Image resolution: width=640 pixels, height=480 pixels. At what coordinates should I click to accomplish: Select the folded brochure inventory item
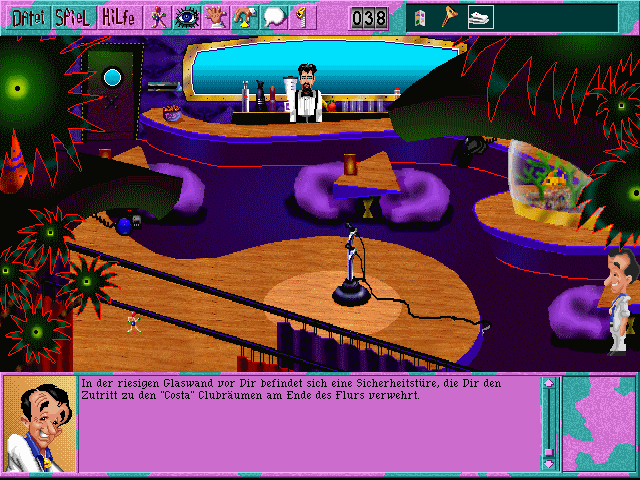coord(420,18)
